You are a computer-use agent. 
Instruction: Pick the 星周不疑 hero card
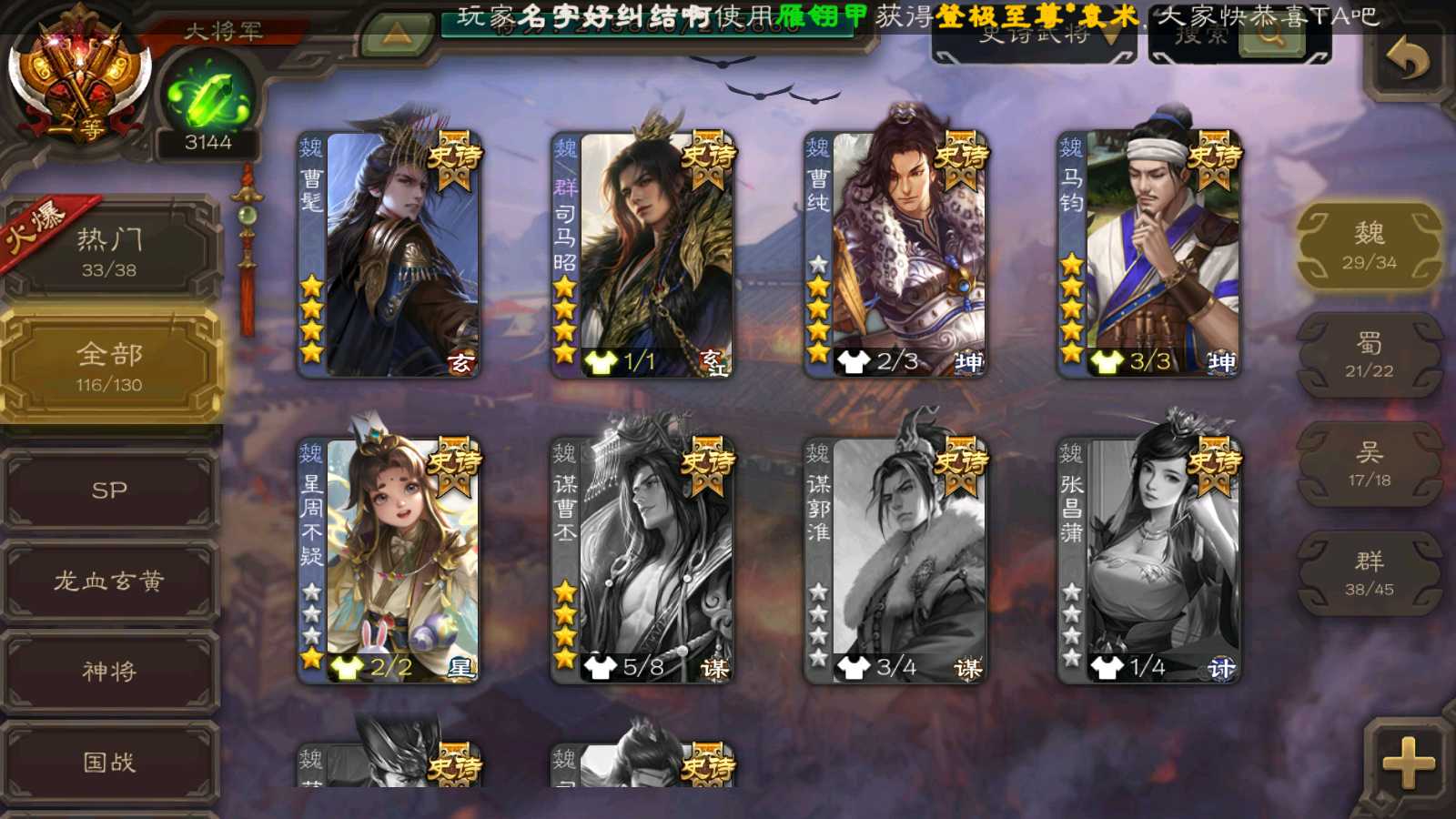(x=389, y=561)
